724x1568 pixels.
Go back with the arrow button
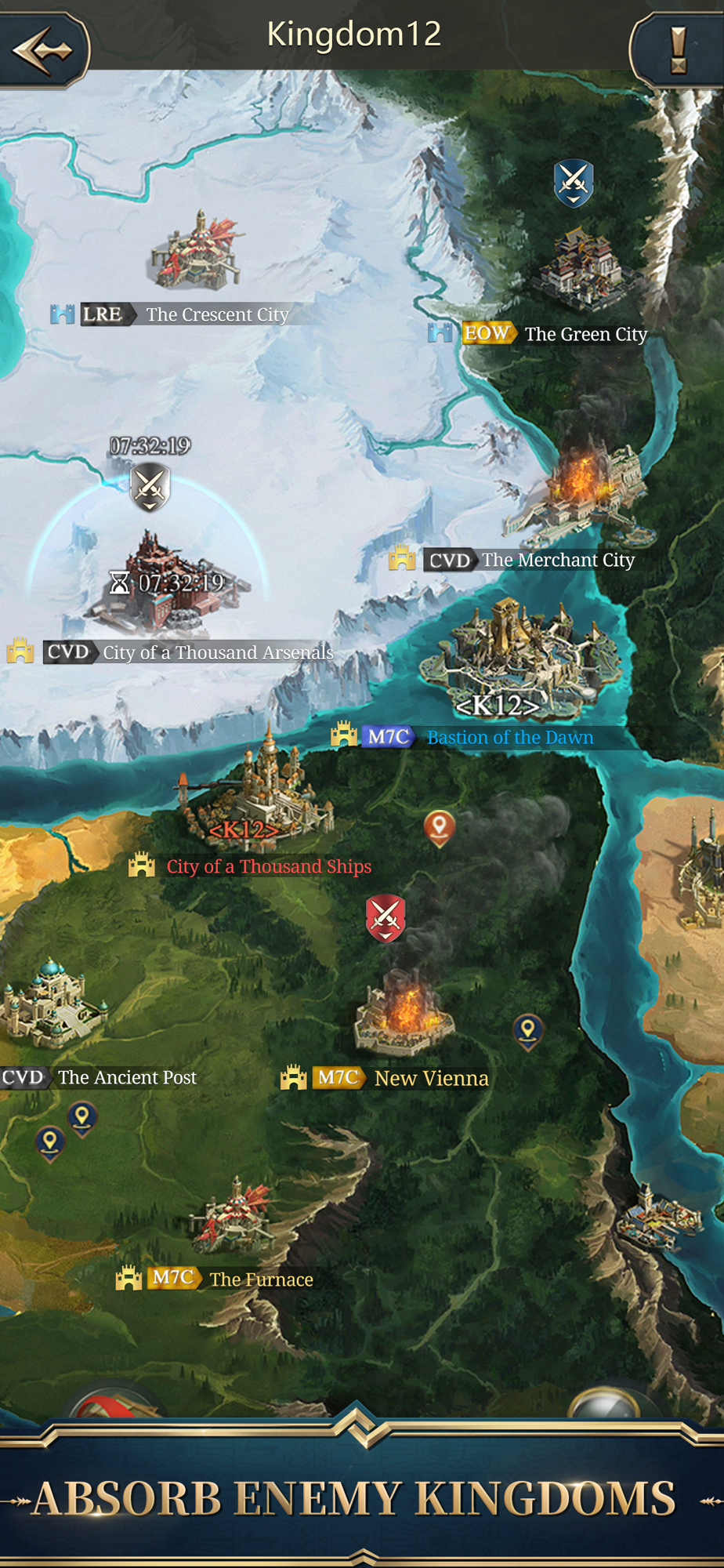(43, 49)
